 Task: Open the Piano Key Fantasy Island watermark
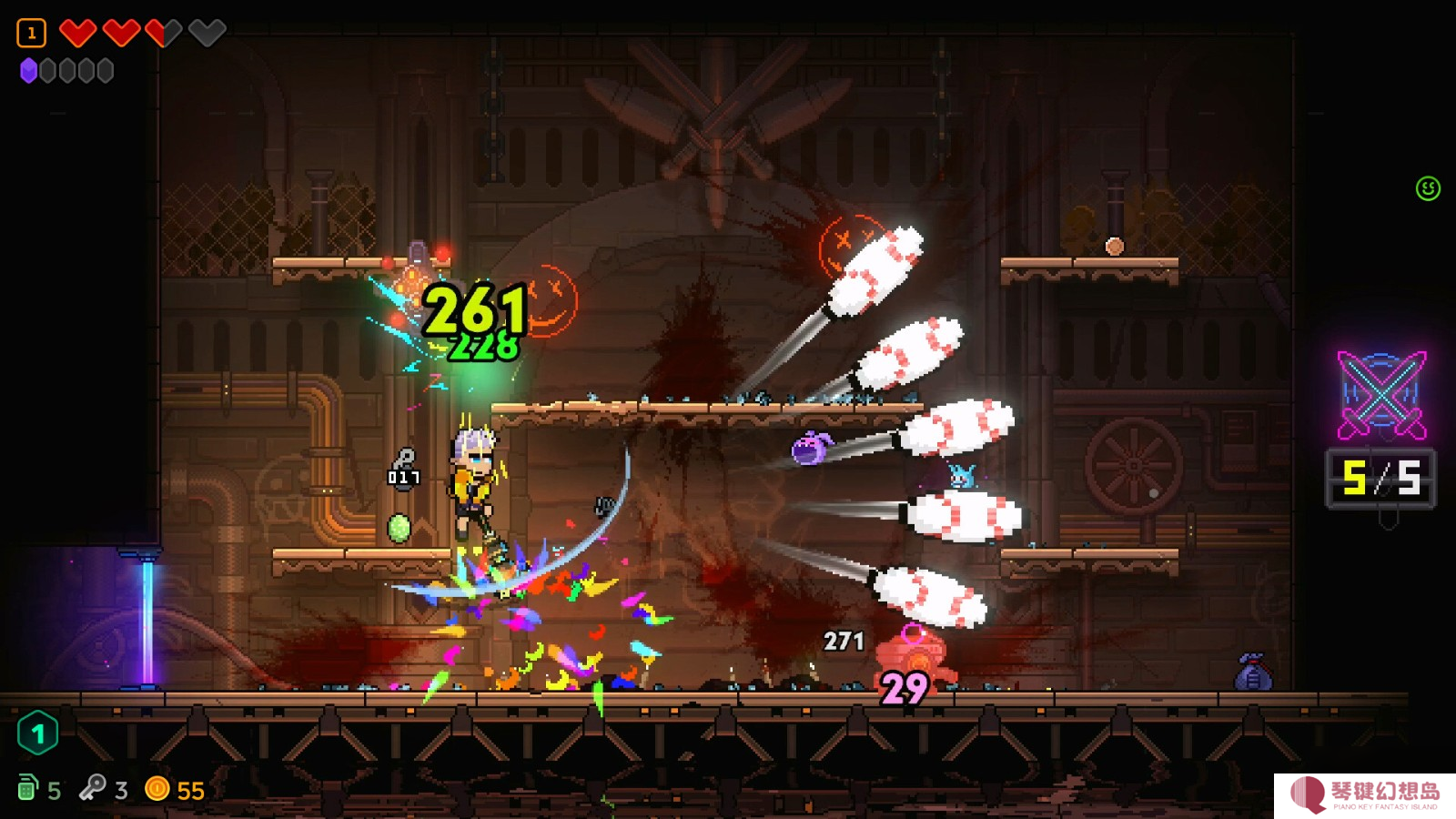[x=1365, y=794]
